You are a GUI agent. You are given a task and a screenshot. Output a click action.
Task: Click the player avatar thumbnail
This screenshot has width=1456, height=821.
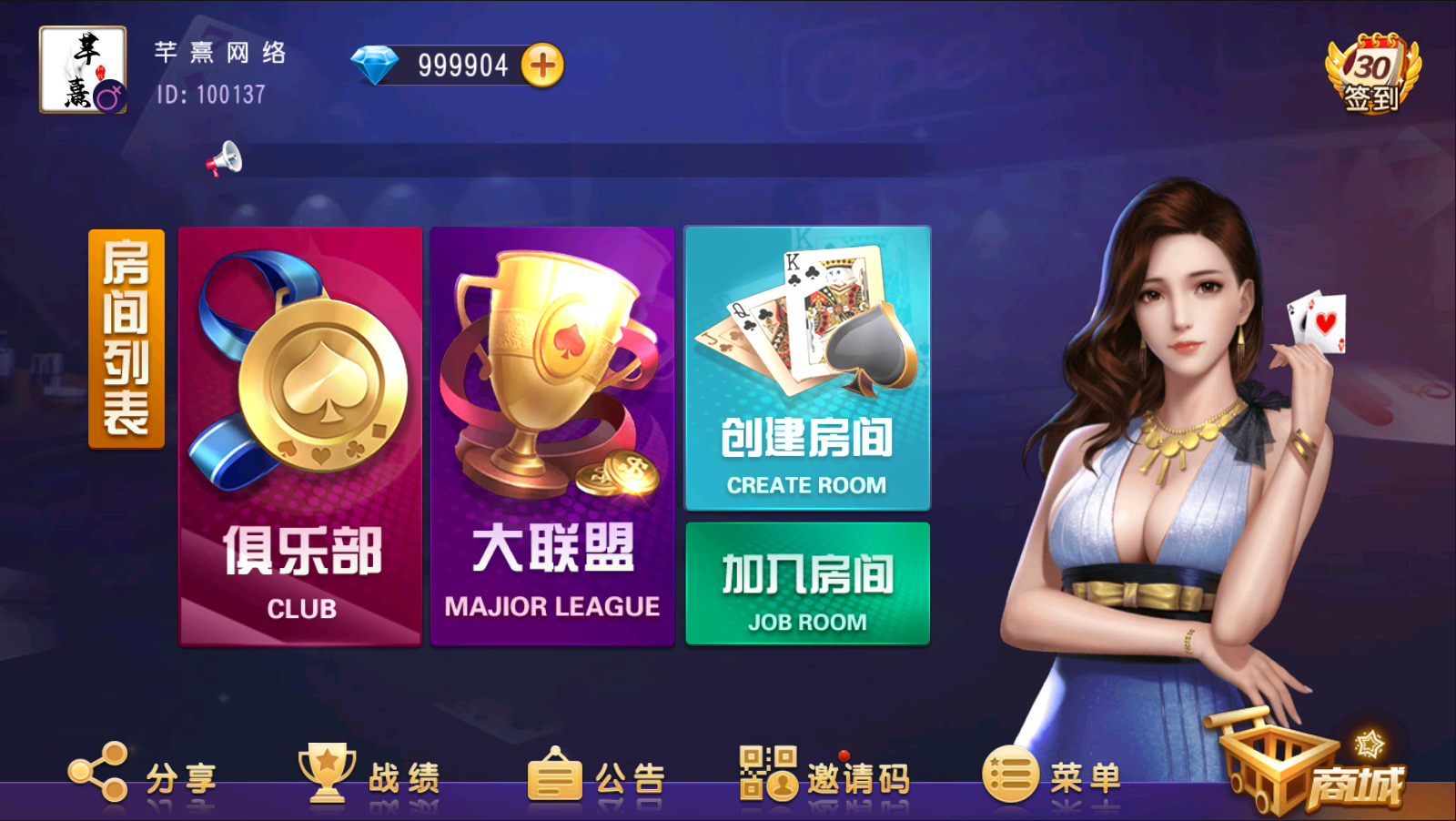point(82,68)
